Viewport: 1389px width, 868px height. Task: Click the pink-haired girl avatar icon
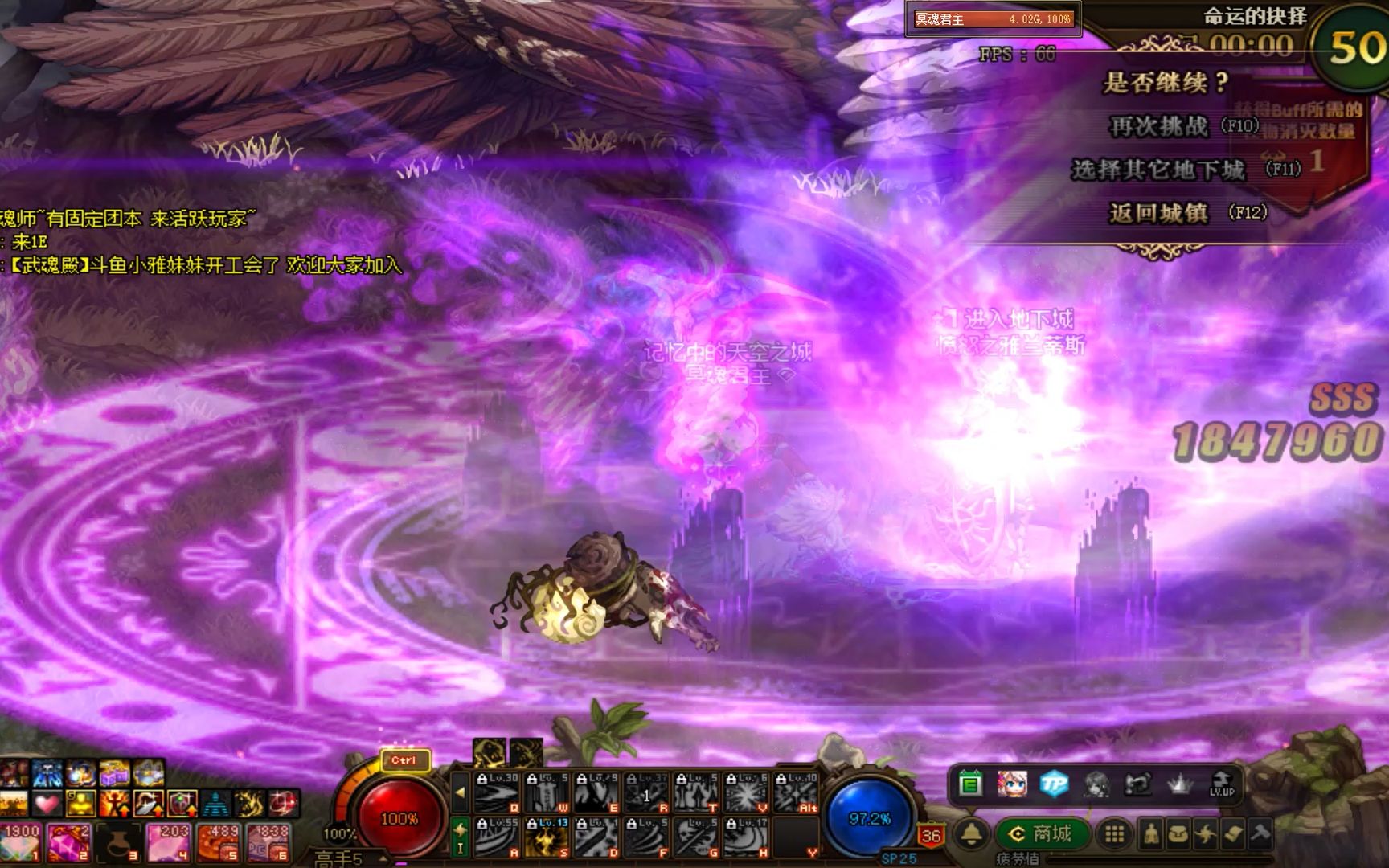pos(1012,784)
